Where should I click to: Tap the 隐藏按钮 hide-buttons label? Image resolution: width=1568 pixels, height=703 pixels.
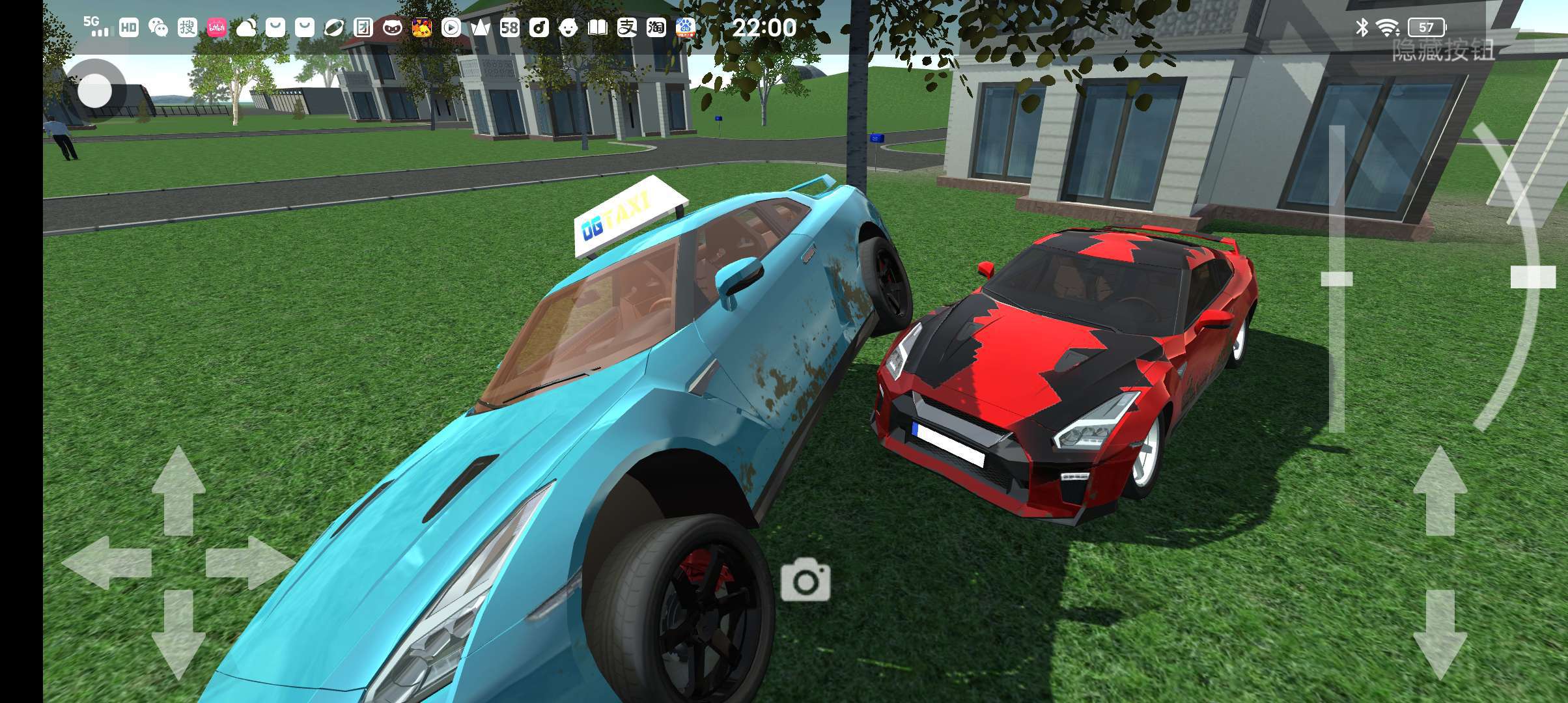(1443, 50)
